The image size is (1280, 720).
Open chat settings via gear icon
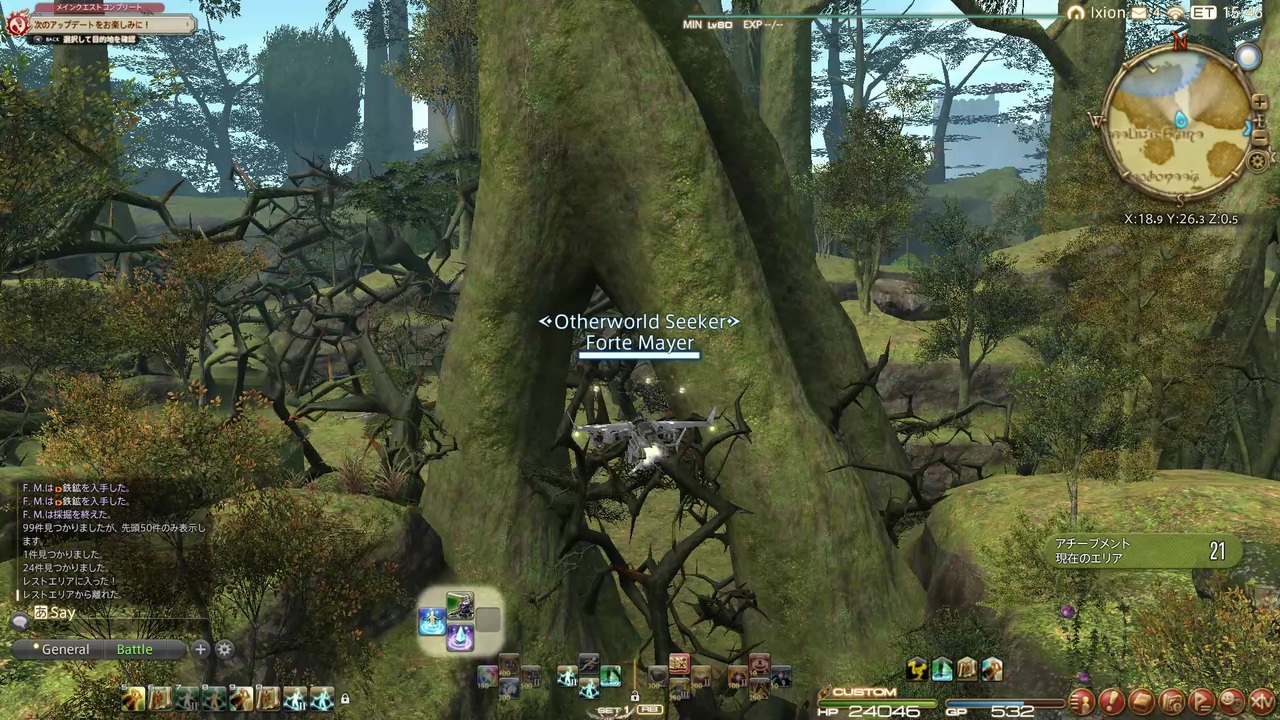coord(224,649)
